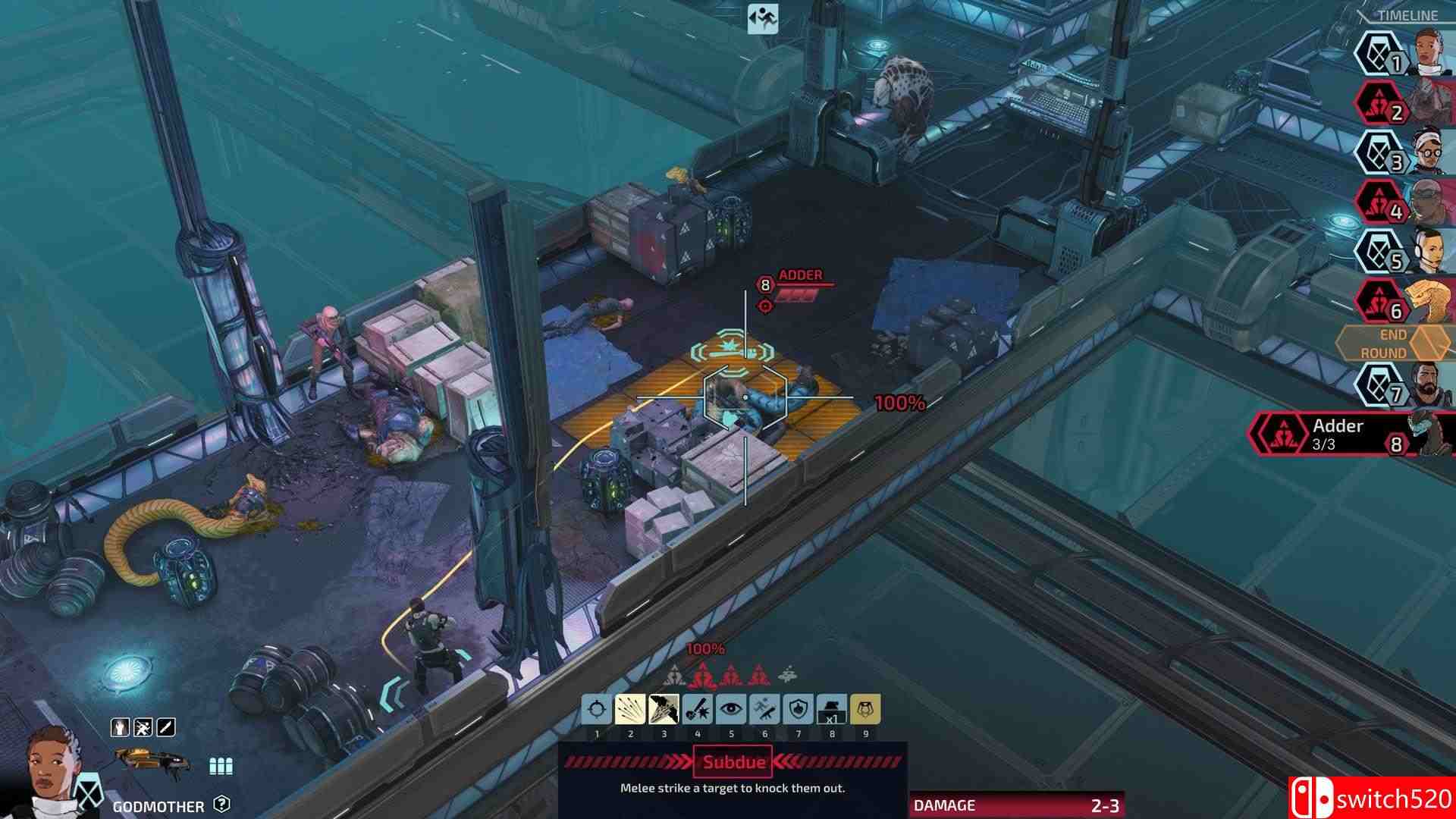Confirm the Subdue action button
Screen dimensions: 1456x819
(x=730, y=762)
